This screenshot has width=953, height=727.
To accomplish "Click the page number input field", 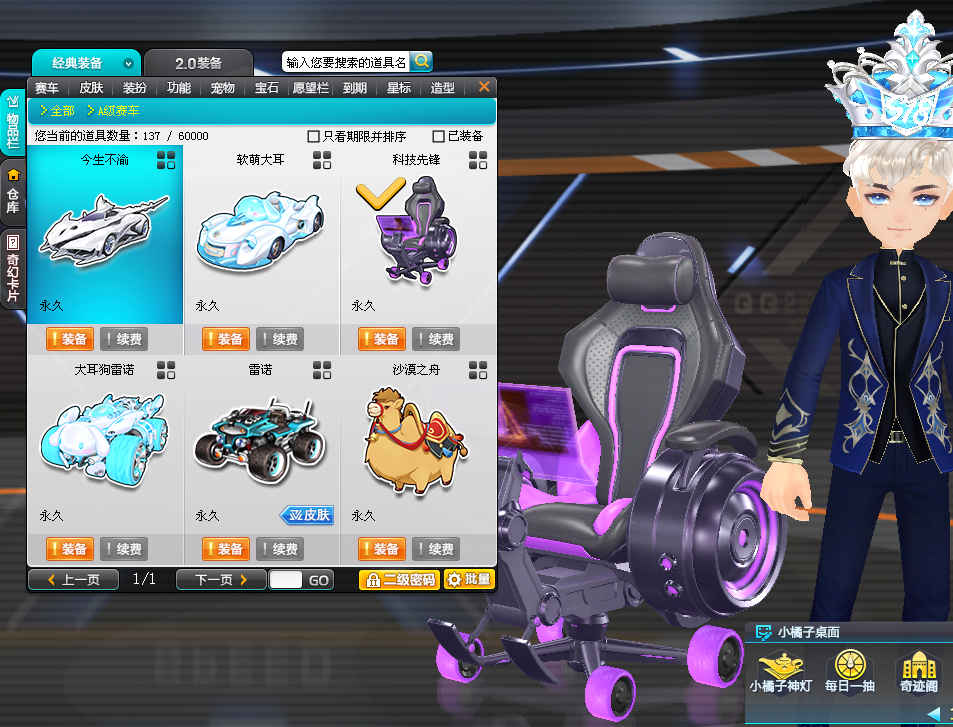I will point(285,580).
